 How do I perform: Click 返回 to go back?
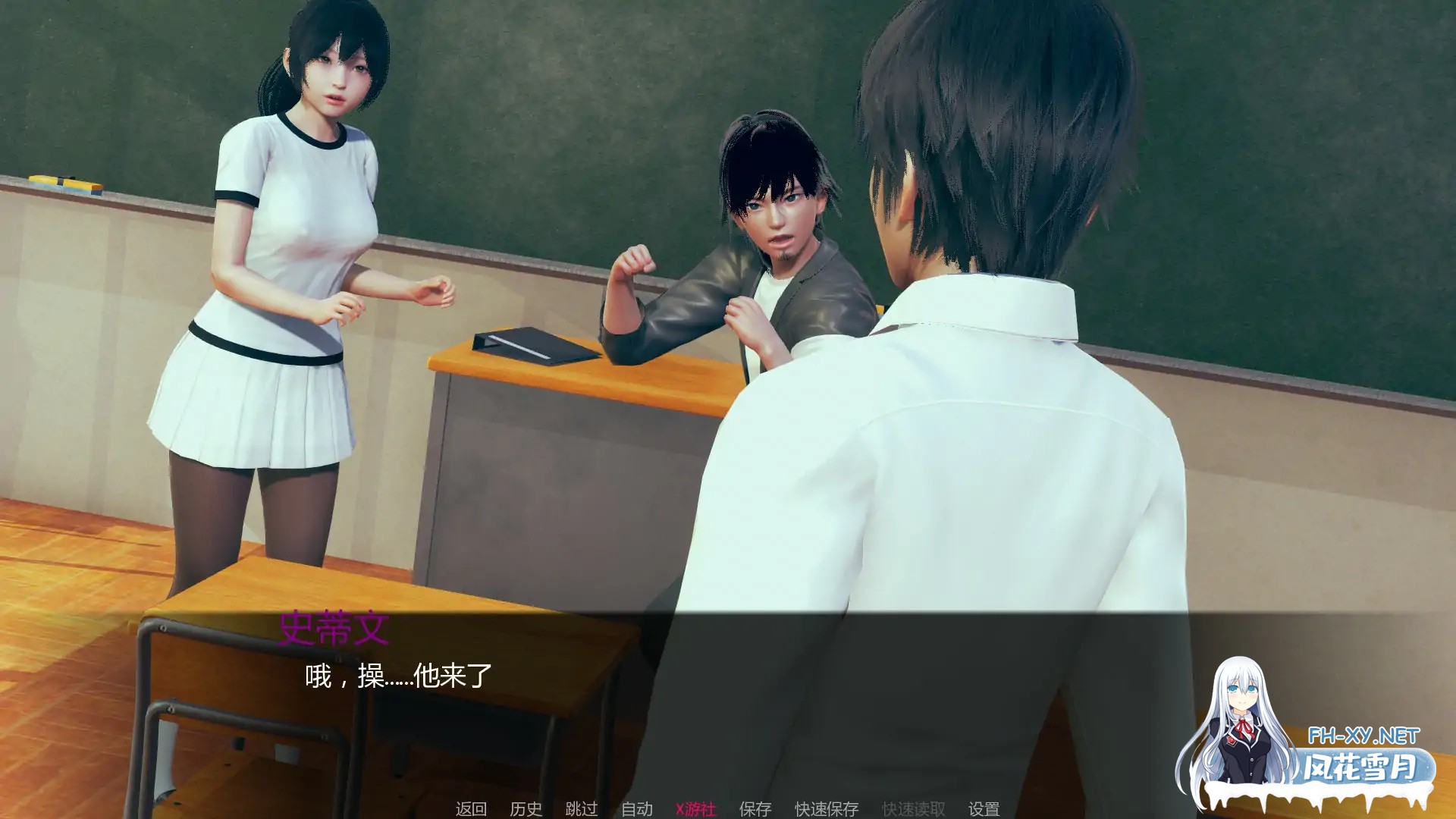(472, 809)
